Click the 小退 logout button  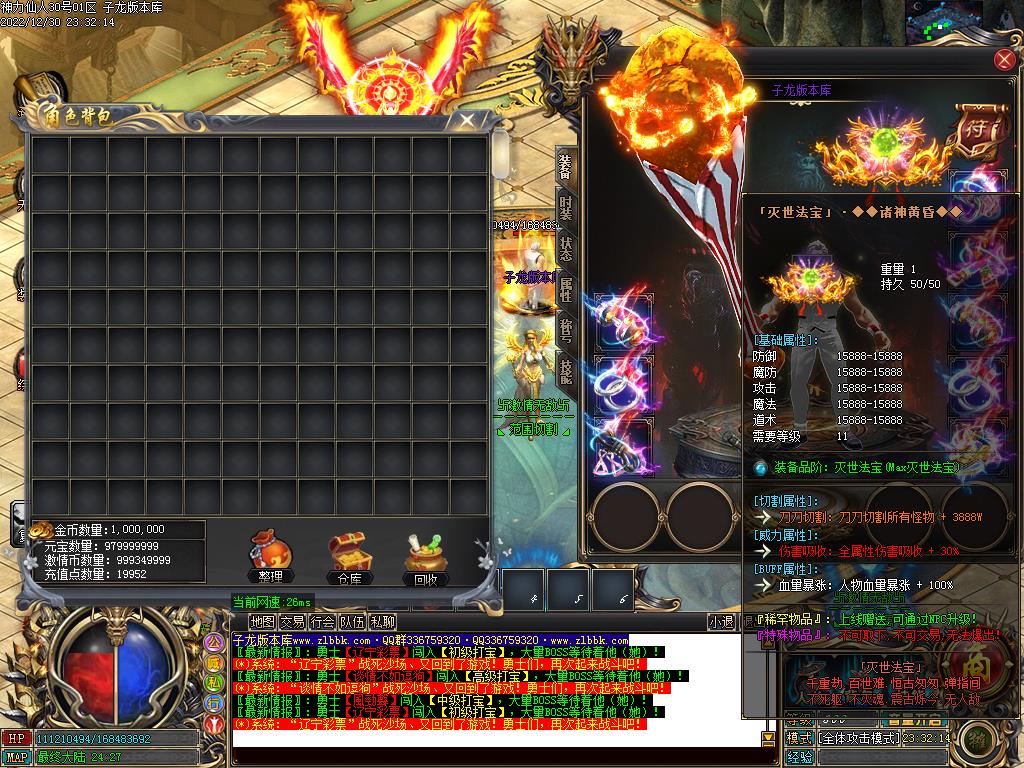coord(721,622)
